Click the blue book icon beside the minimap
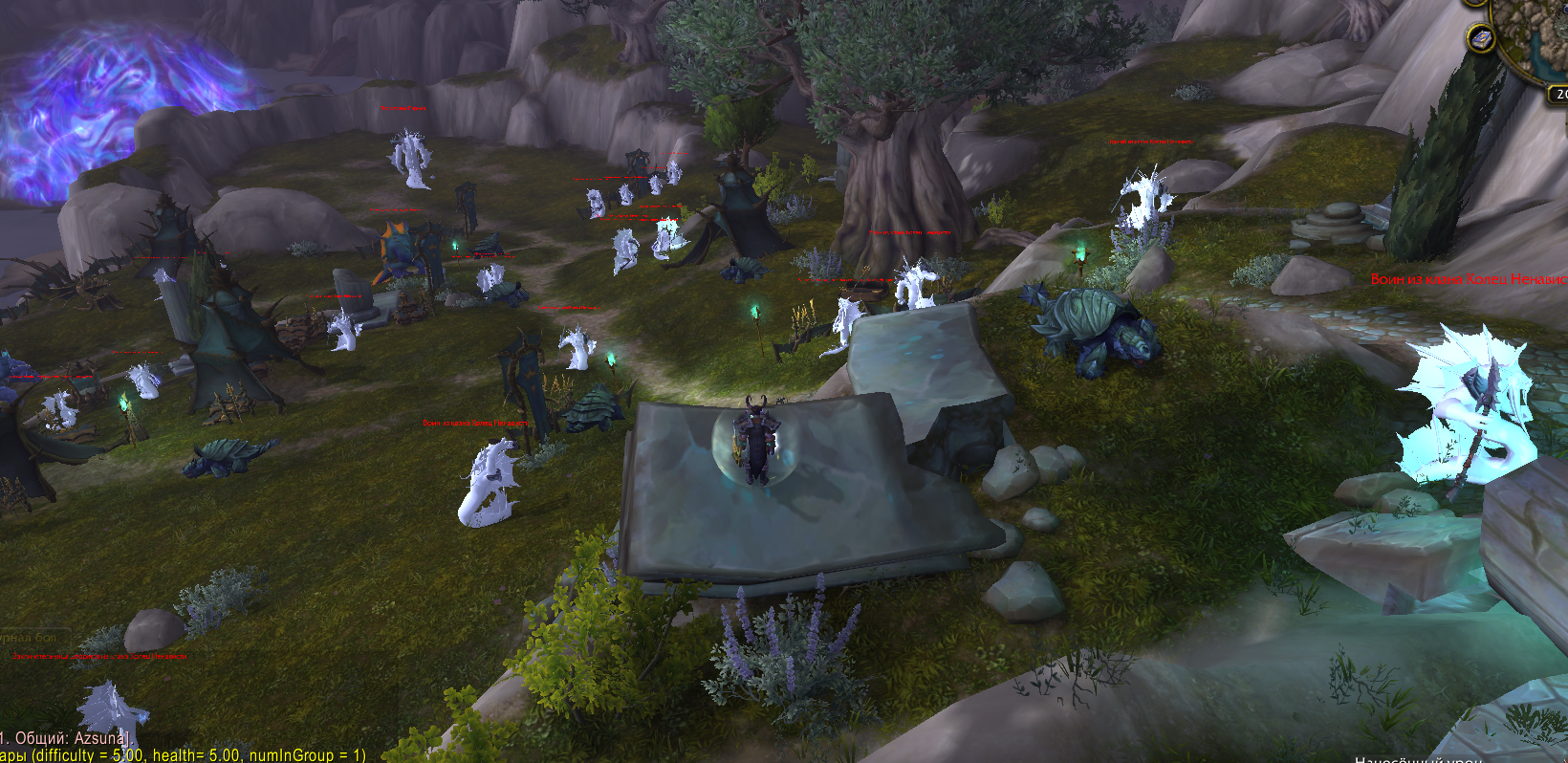The height and width of the screenshot is (763, 1568). tap(1480, 39)
